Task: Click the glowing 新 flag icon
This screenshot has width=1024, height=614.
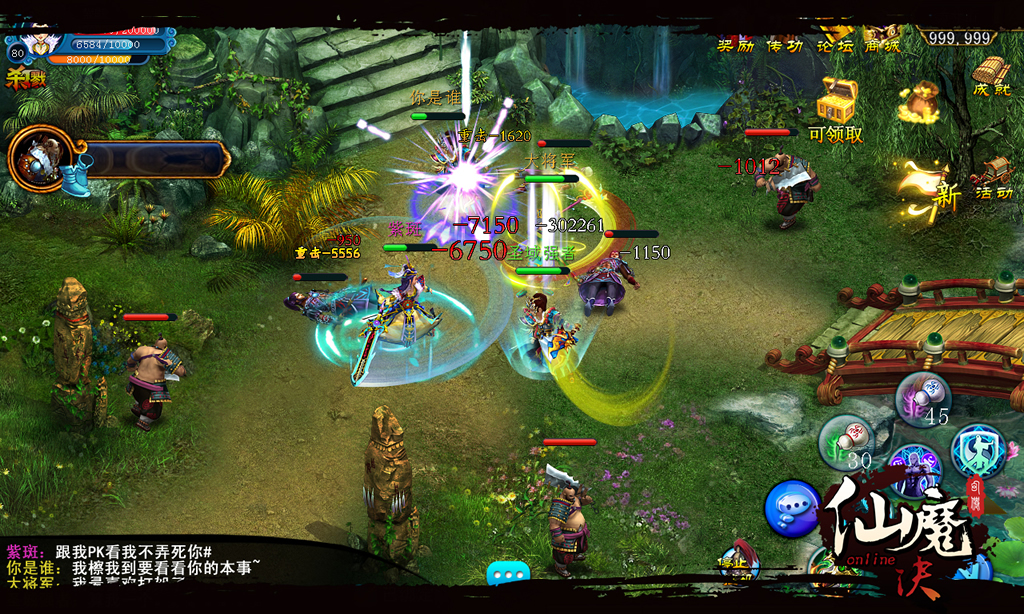Action: (932, 188)
